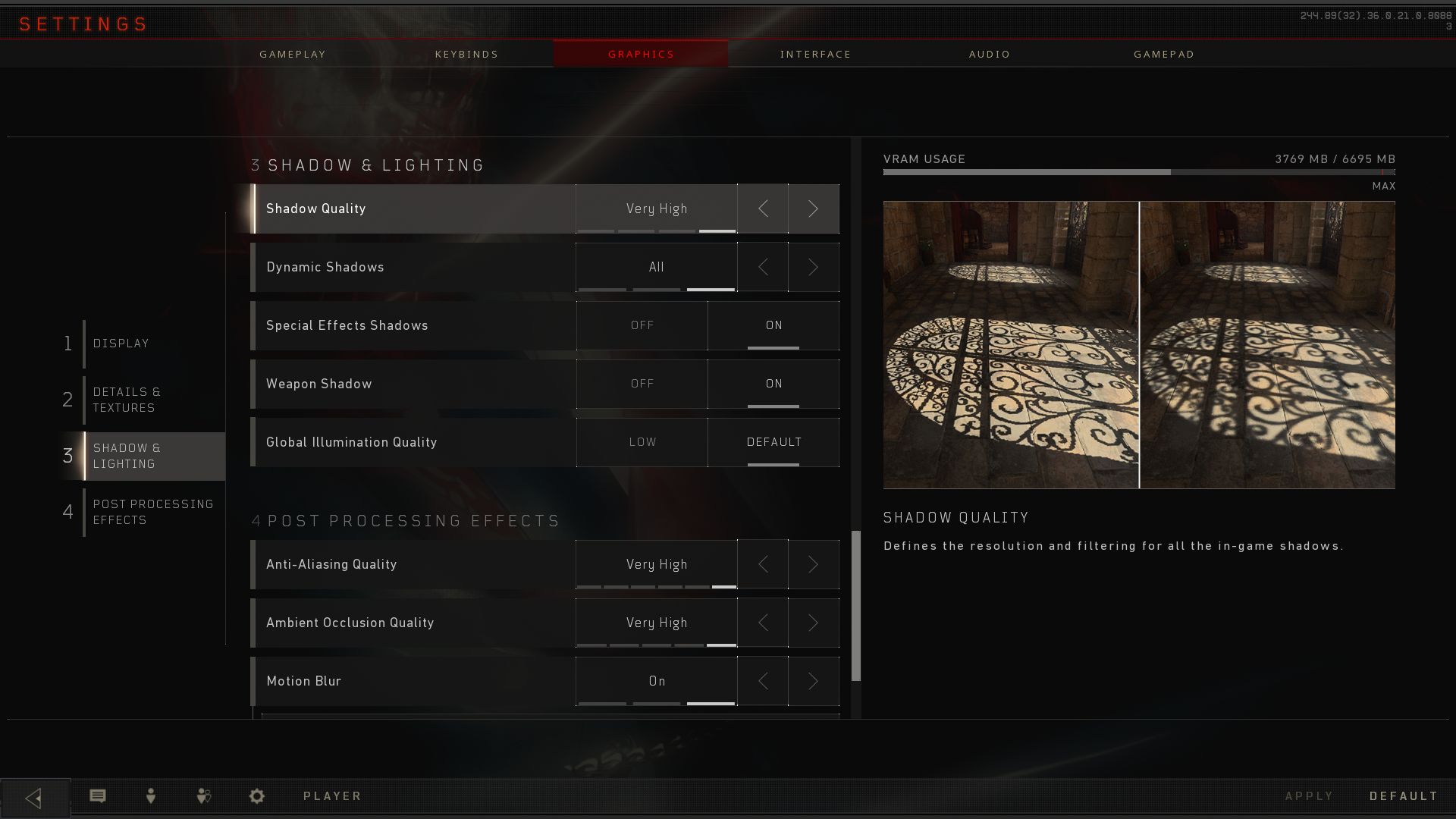The height and width of the screenshot is (819, 1456).
Task: Switch to the Gameplay tab
Action: point(293,55)
